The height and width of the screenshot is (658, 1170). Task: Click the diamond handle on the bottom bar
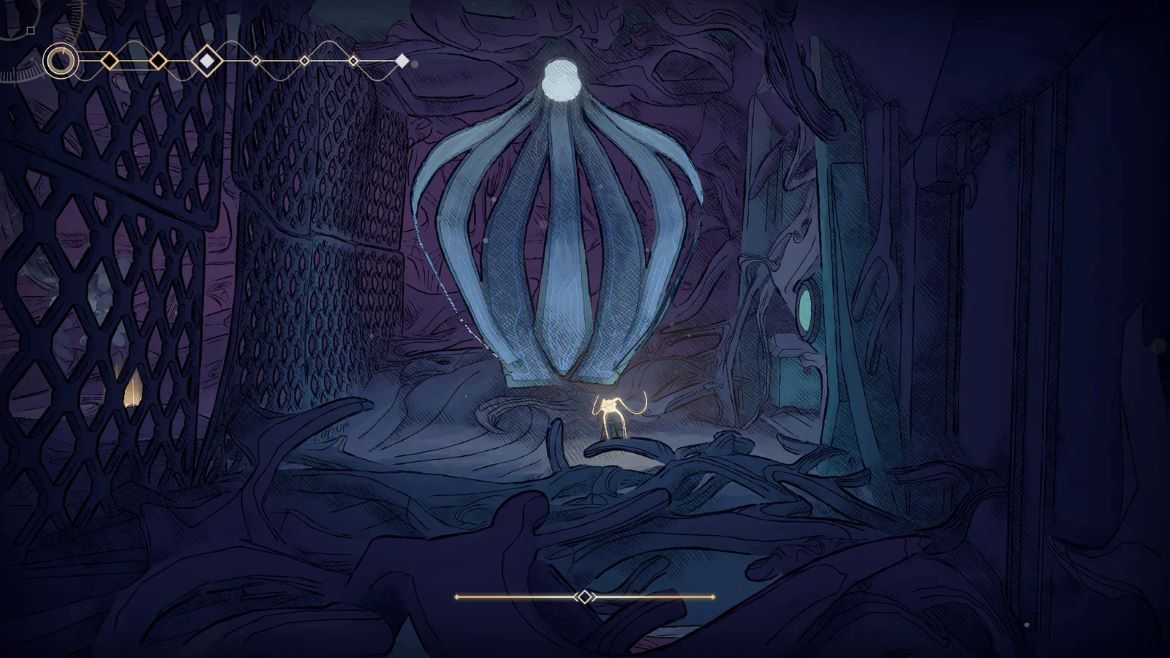(x=584, y=597)
